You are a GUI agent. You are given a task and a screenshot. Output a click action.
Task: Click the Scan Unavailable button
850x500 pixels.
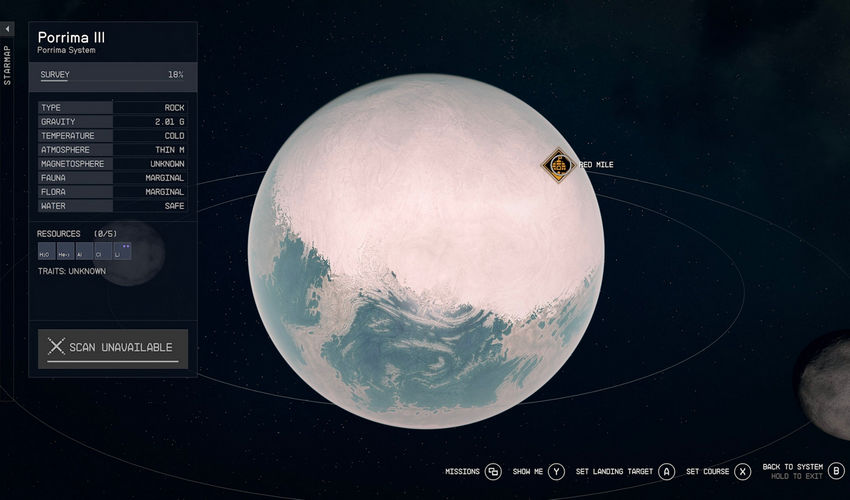coord(113,347)
